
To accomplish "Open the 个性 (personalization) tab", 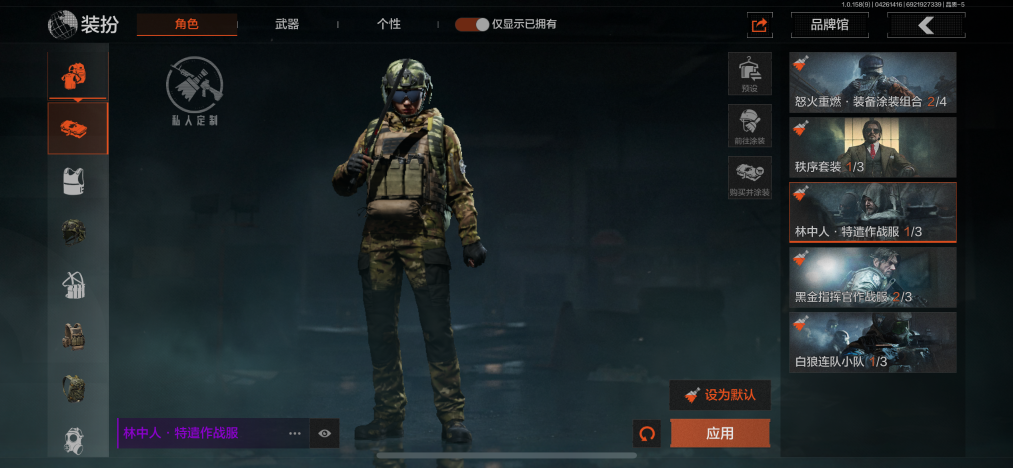I will (389, 24).
